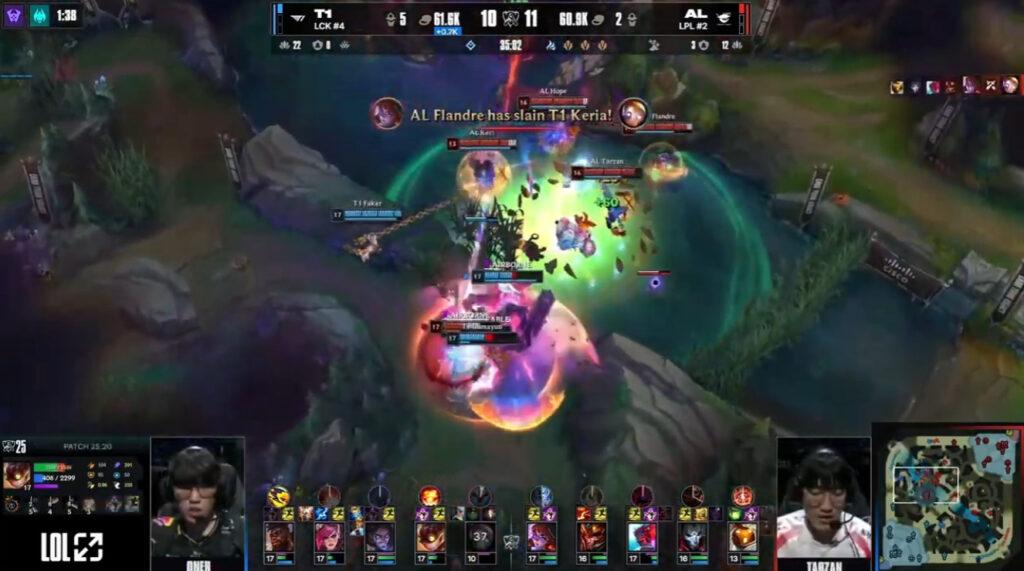
Task: Click the LOL Esports logo
Action: coord(72,546)
